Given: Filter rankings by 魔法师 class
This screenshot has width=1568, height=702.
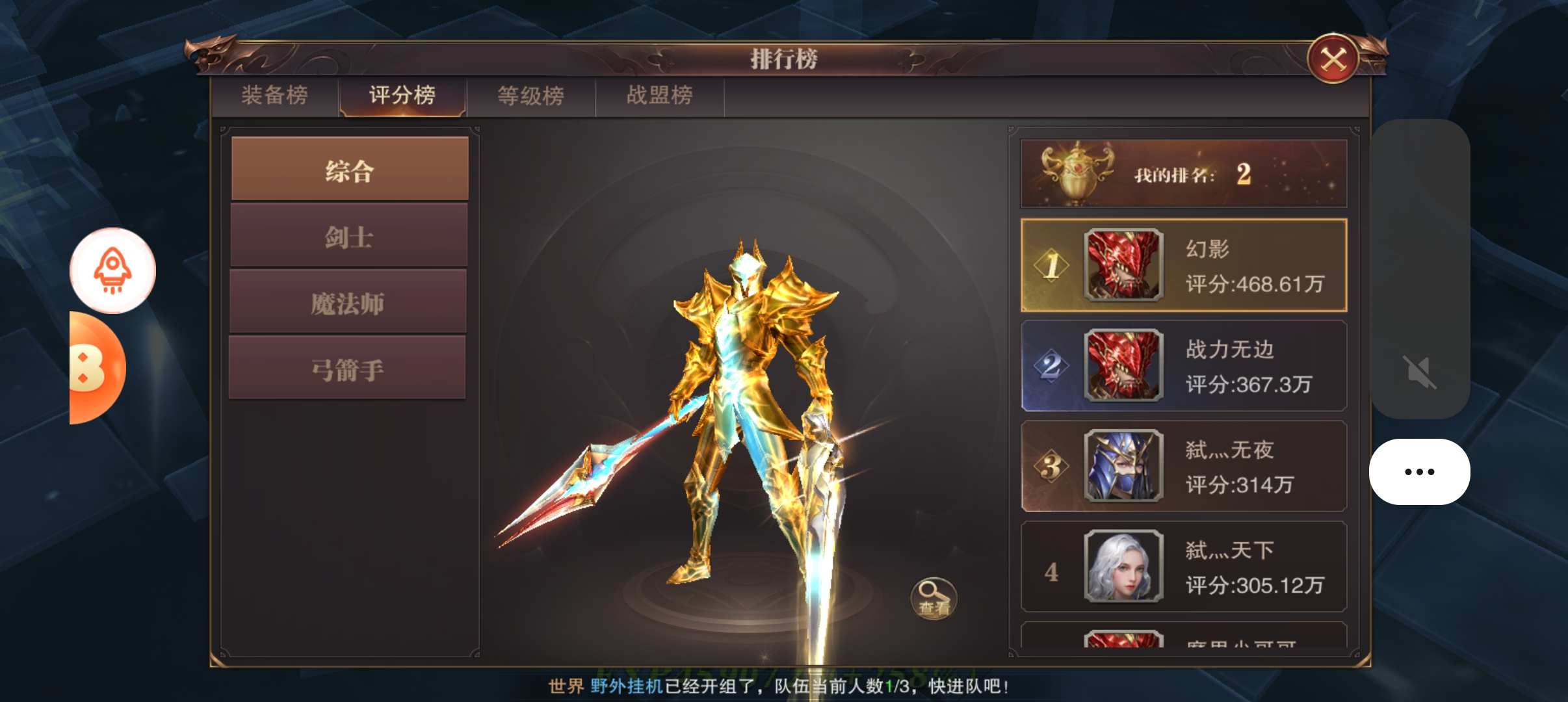Looking at the screenshot, I should pyautogui.click(x=348, y=302).
